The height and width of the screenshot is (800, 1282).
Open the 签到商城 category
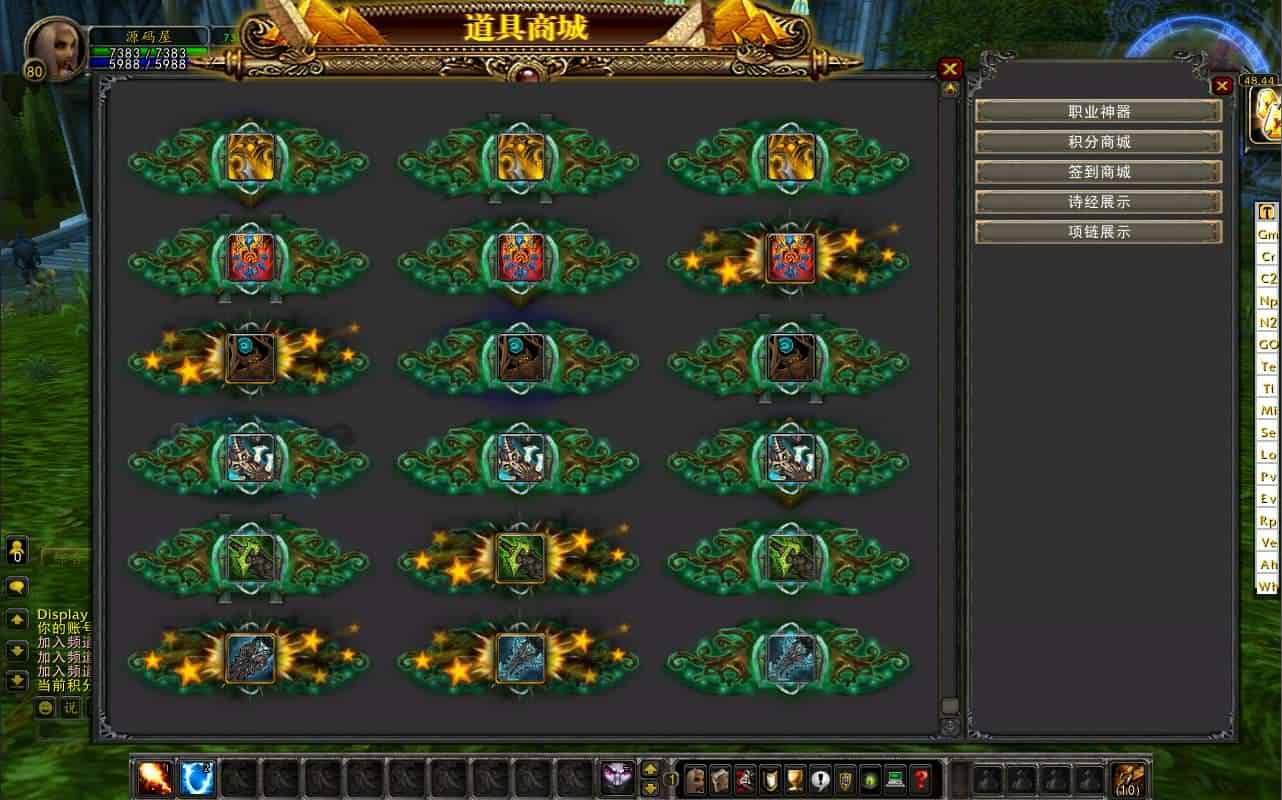point(1098,172)
